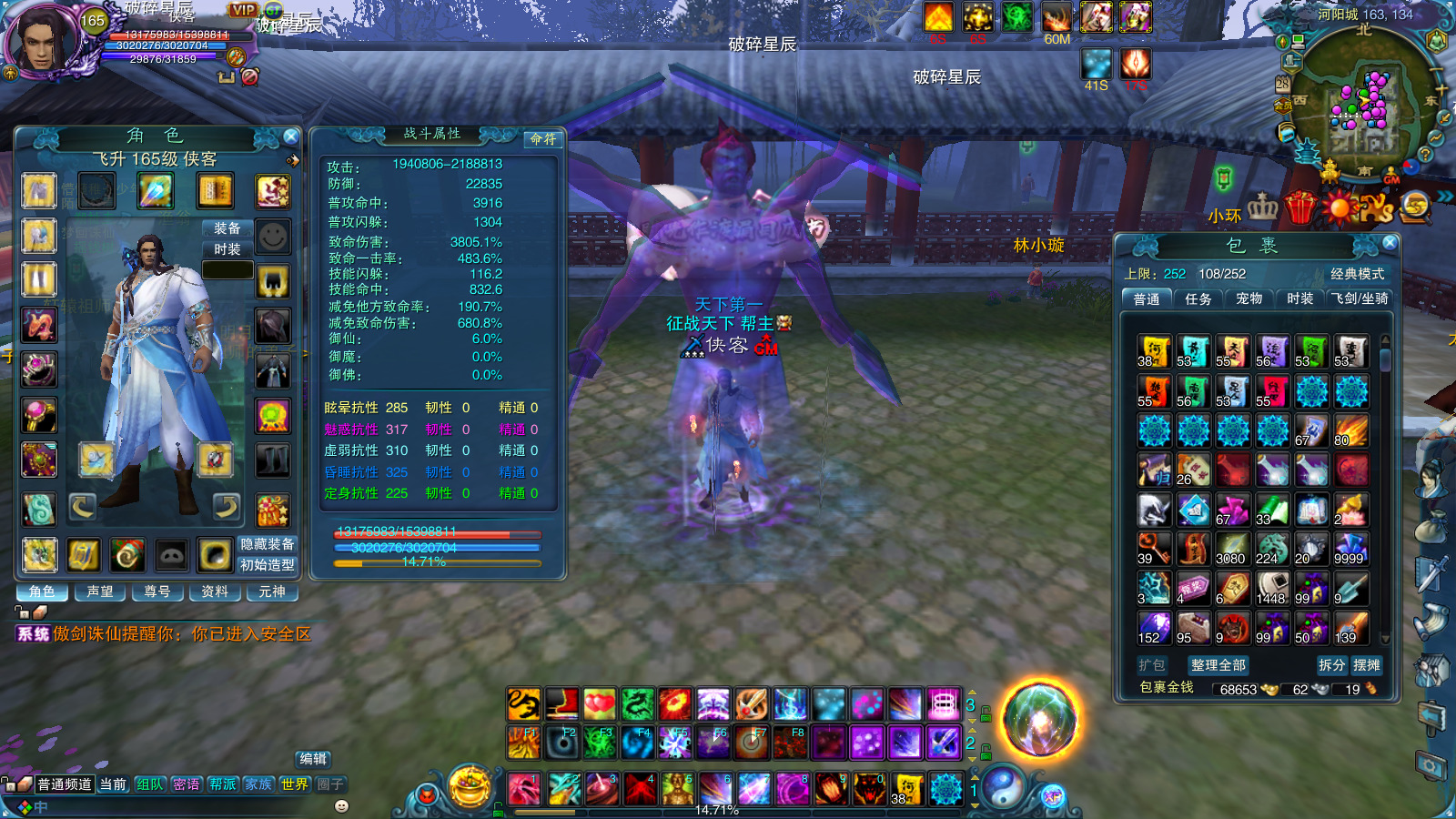Select the 资料 info tab
Screen dimensions: 1456x819
click(215, 591)
